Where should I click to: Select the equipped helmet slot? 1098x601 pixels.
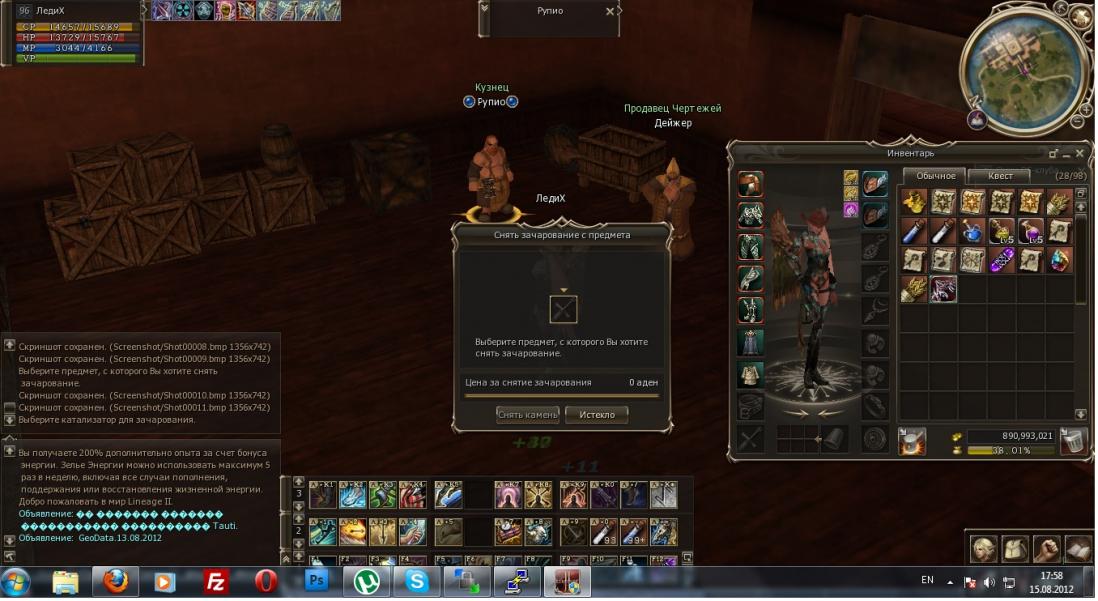750,184
